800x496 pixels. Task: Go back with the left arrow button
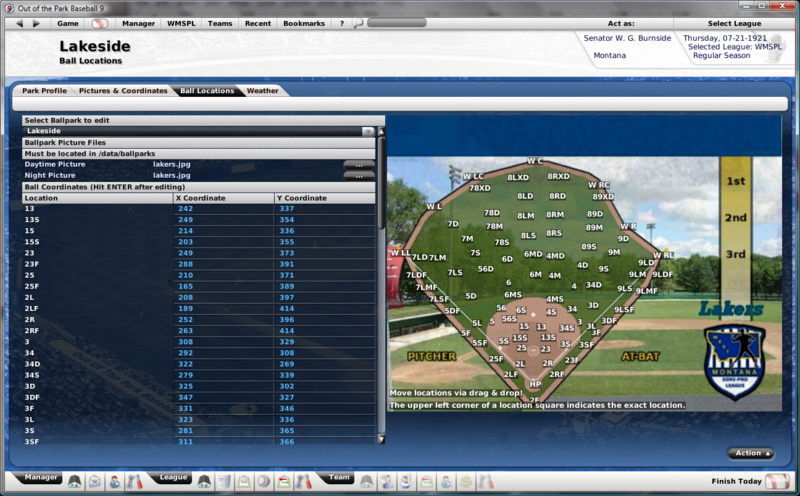(x=23, y=22)
